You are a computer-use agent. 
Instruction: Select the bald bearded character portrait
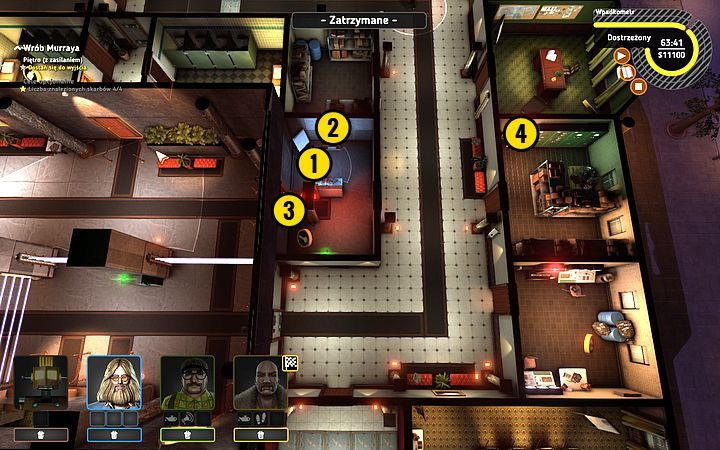tap(260, 382)
